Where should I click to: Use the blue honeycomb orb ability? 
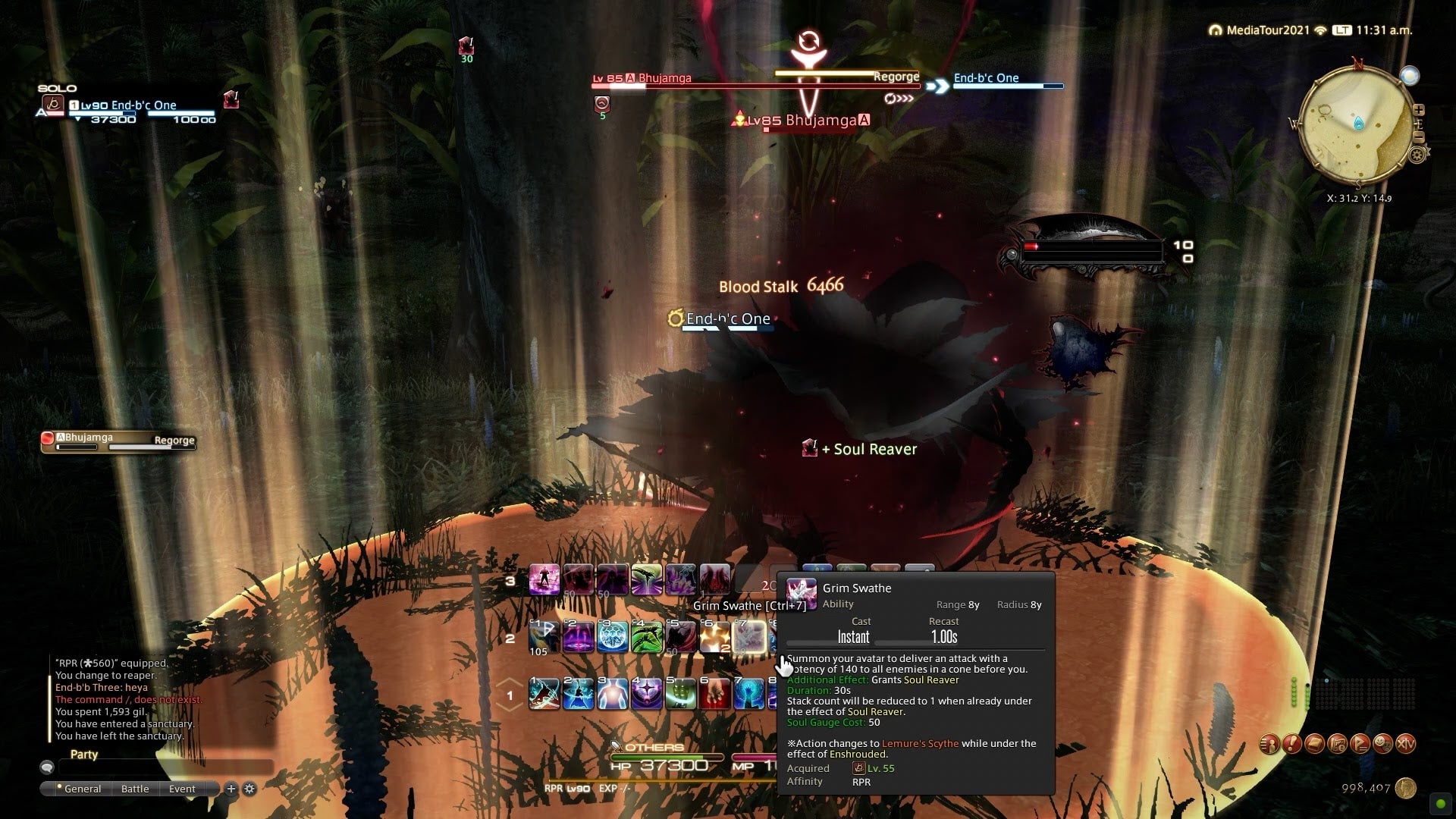point(613,637)
